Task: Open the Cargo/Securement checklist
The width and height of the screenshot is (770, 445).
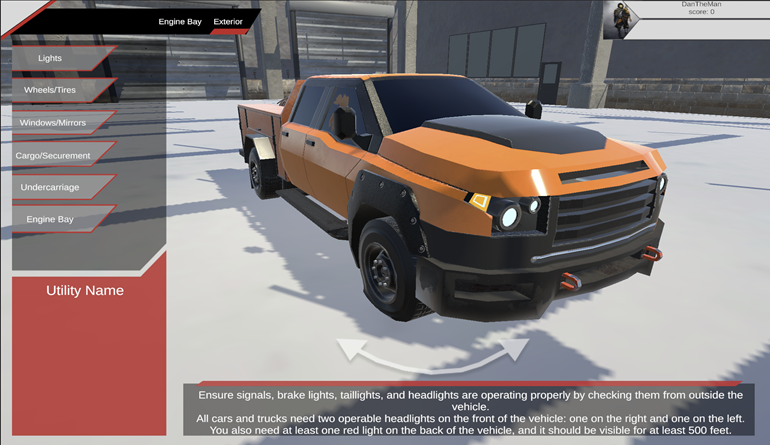Action: click(54, 155)
